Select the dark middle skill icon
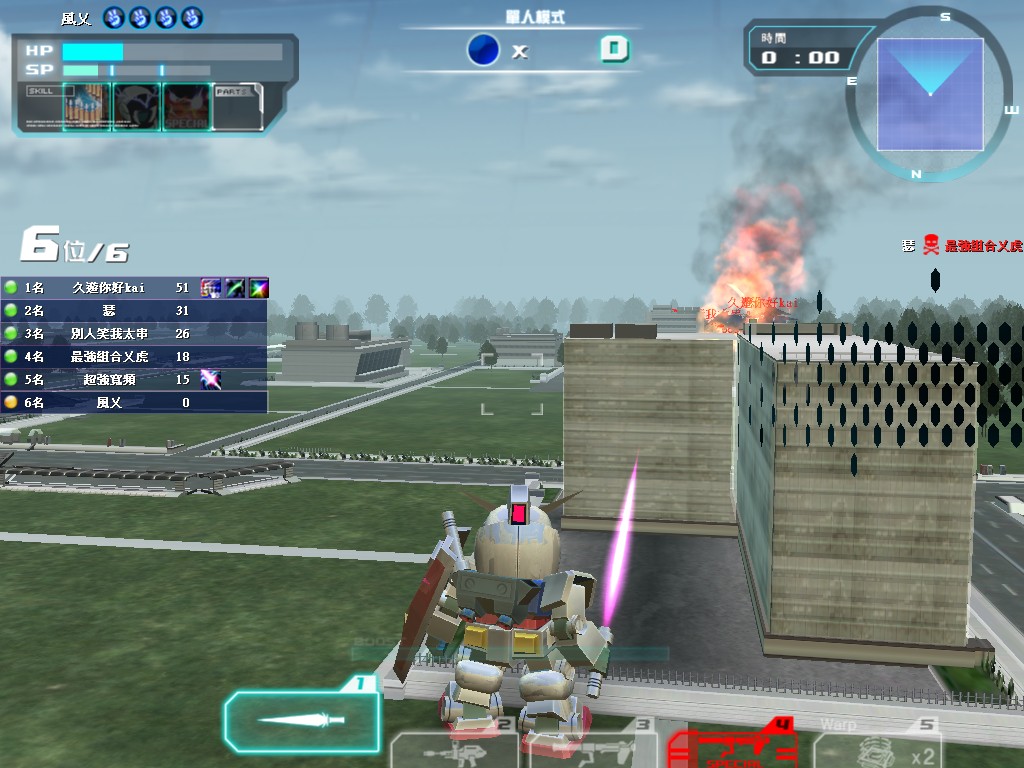Image resolution: width=1024 pixels, height=768 pixels. 137,106
